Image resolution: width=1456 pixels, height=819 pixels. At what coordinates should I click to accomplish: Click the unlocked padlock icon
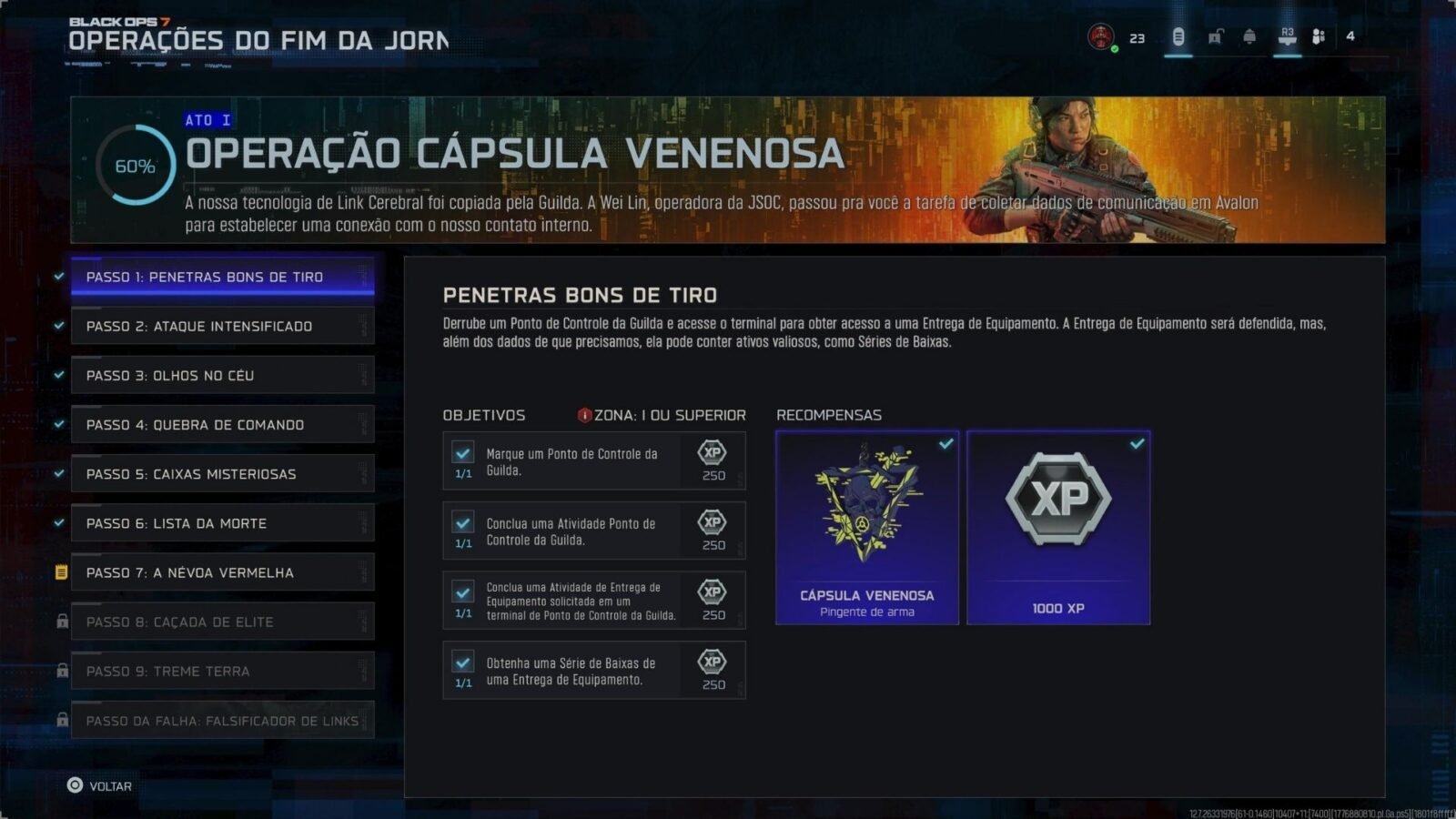point(1215,36)
